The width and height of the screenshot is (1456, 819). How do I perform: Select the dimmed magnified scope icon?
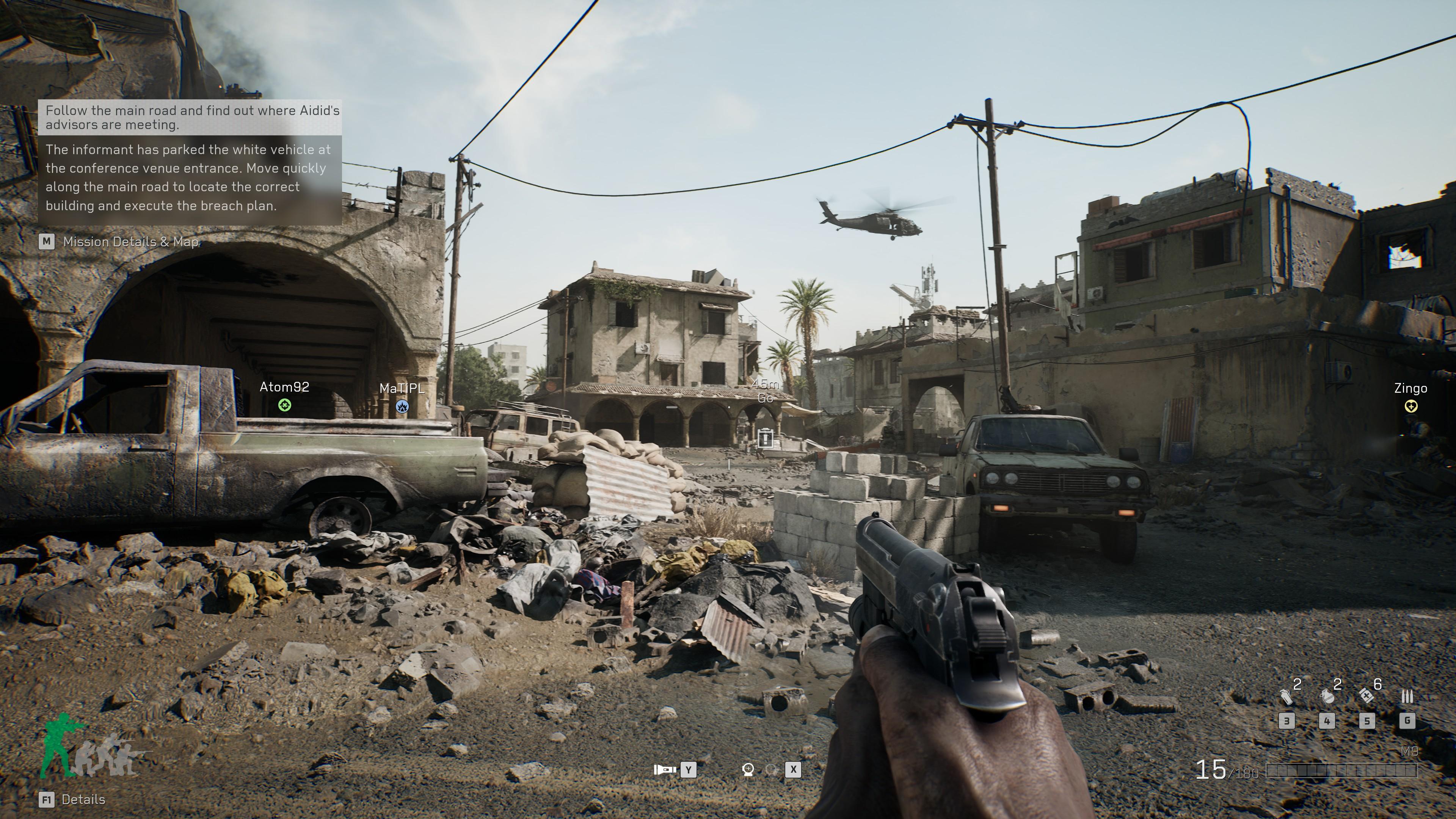(771, 769)
